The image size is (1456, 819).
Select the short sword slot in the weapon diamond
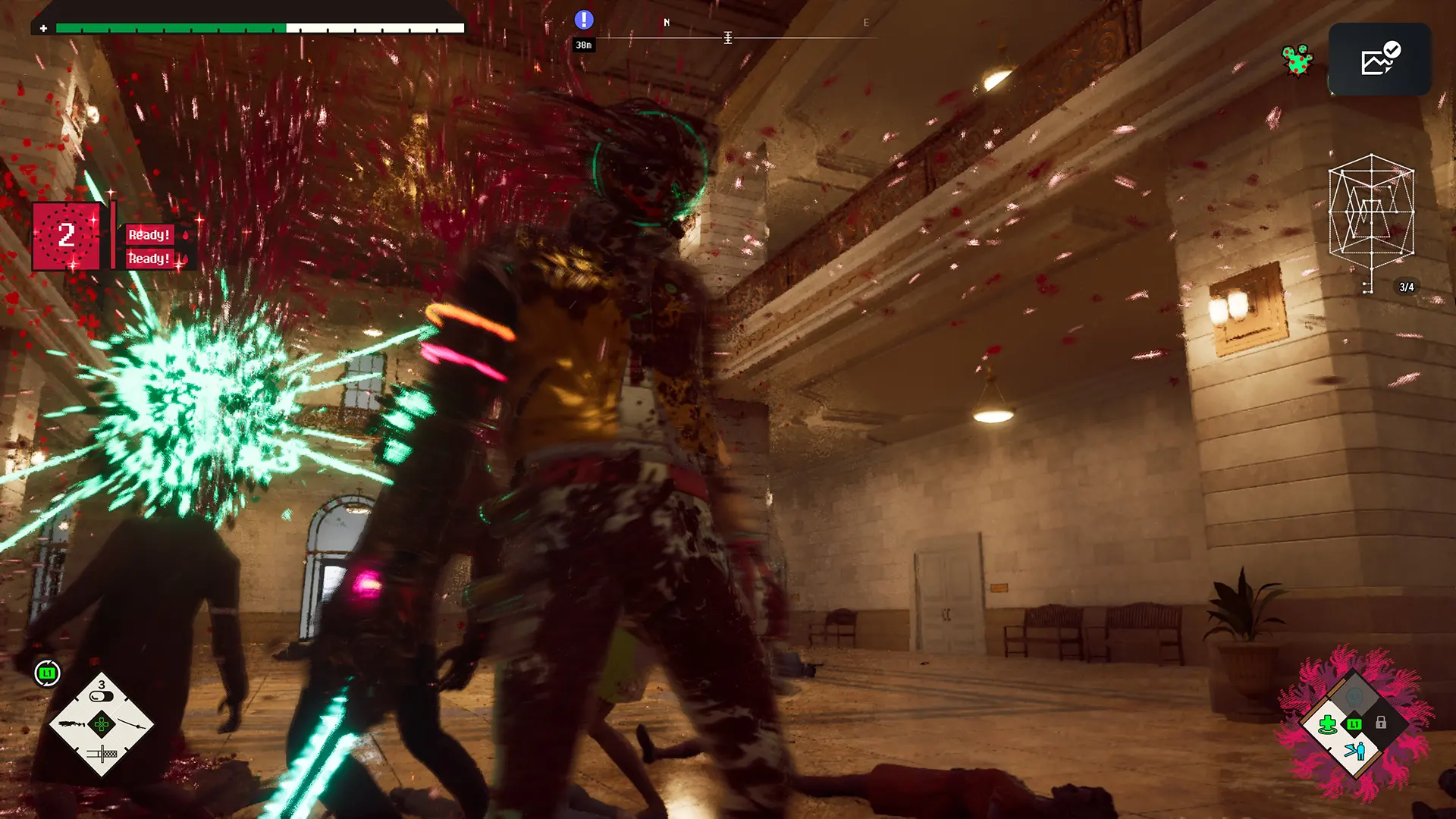pyautogui.click(x=102, y=754)
